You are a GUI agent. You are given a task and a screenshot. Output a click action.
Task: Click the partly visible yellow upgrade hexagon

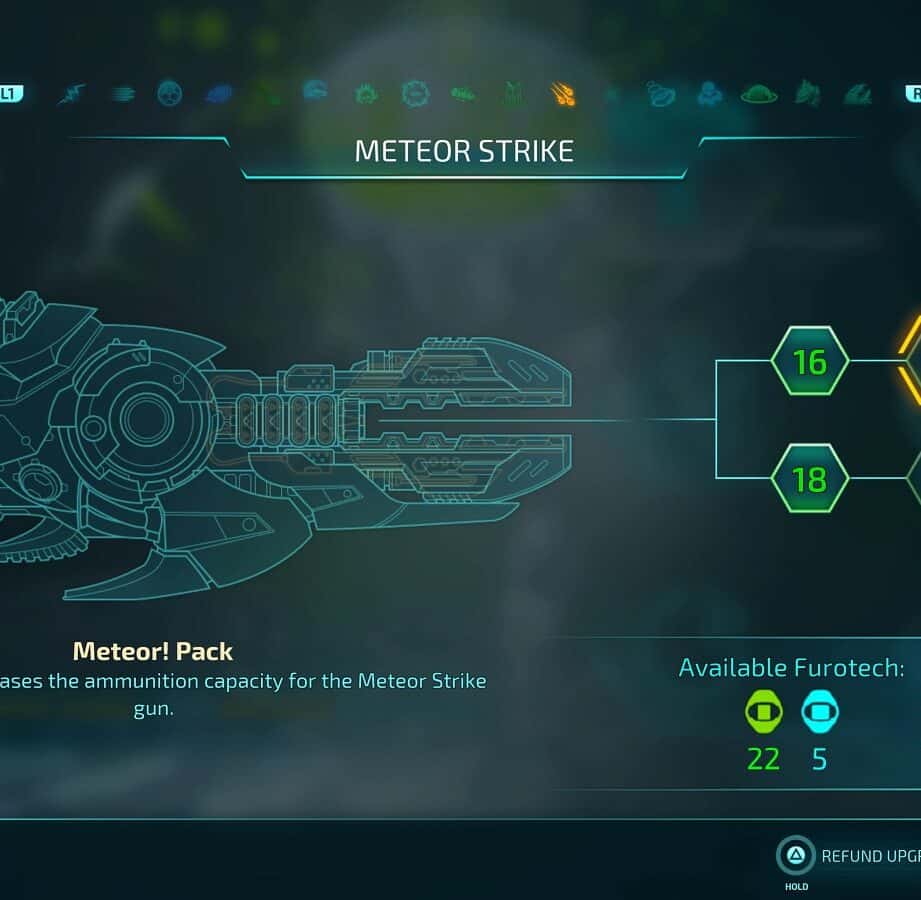(911, 361)
